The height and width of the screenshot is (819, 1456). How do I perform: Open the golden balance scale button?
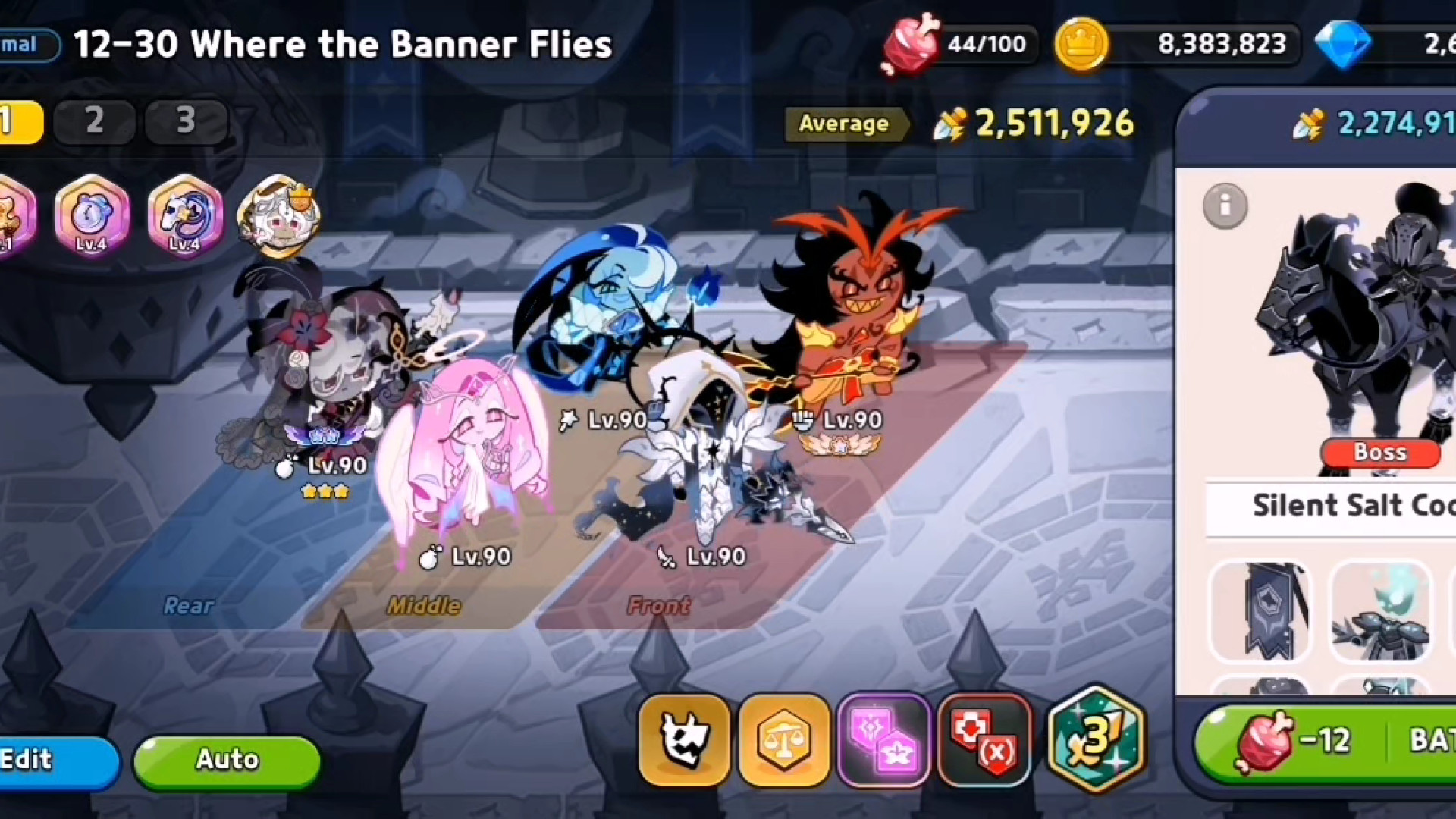pyautogui.click(x=784, y=739)
